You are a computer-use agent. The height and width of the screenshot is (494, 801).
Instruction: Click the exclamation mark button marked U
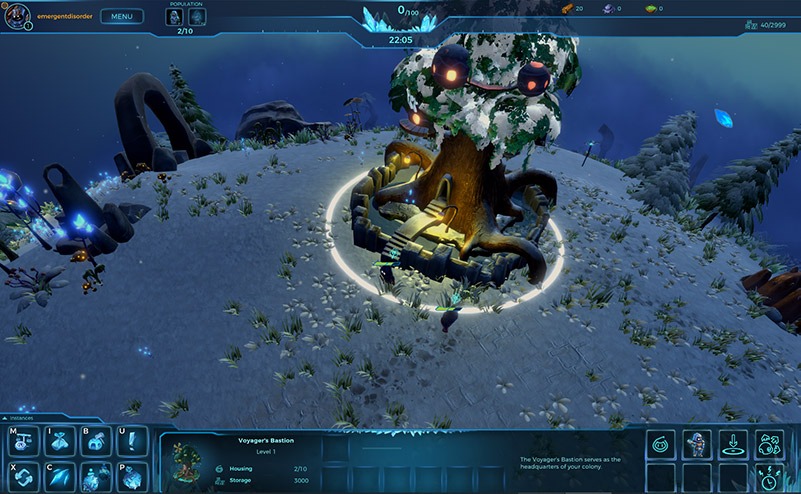132,441
